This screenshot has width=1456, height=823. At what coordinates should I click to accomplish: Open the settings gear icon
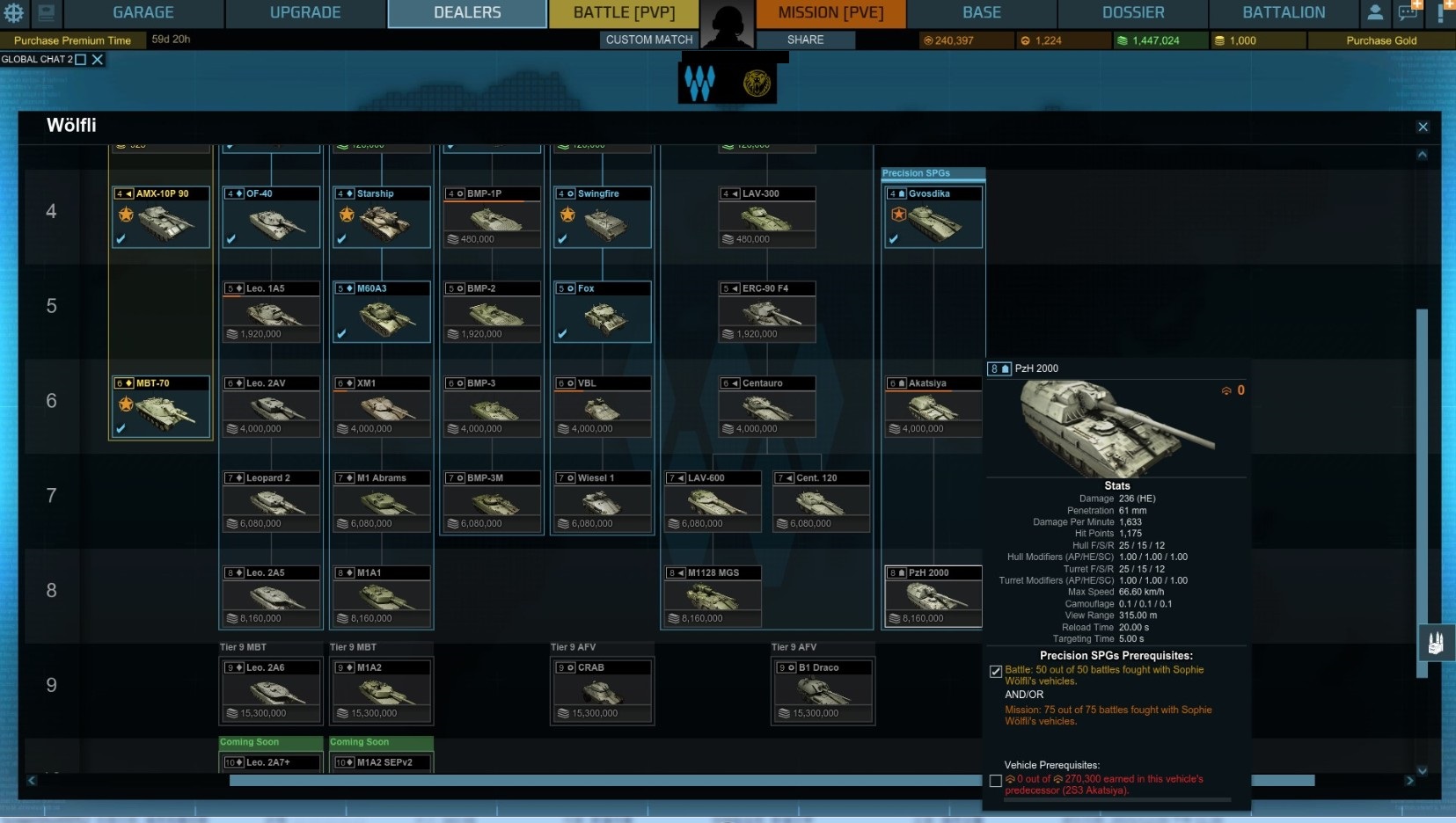click(x=15, y=13)
